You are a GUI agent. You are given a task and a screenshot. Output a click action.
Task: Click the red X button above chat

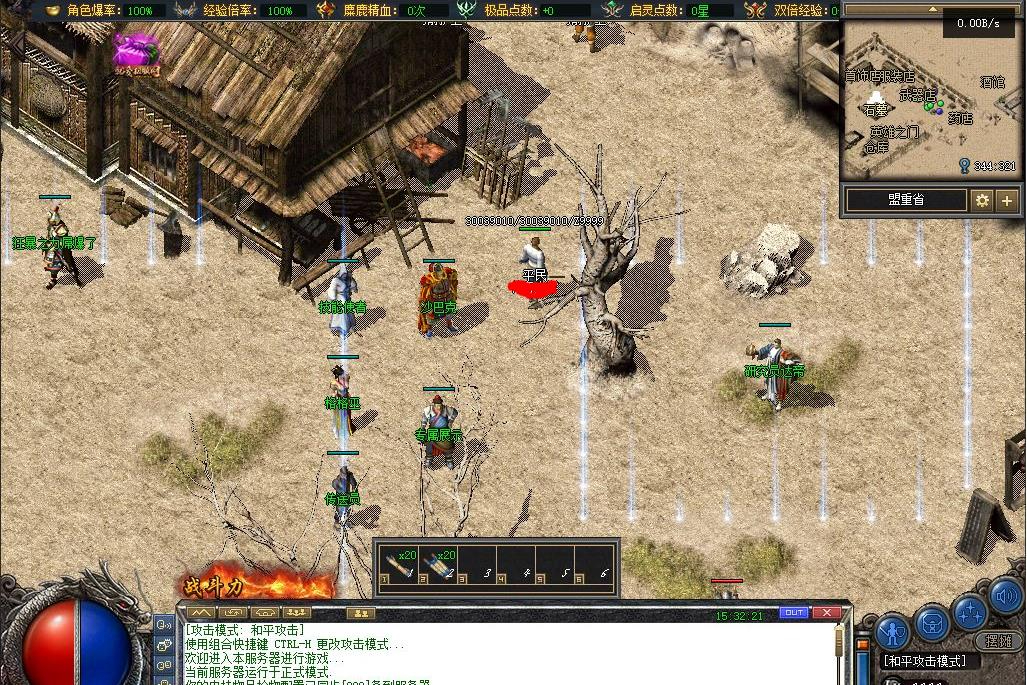[826, 612]
